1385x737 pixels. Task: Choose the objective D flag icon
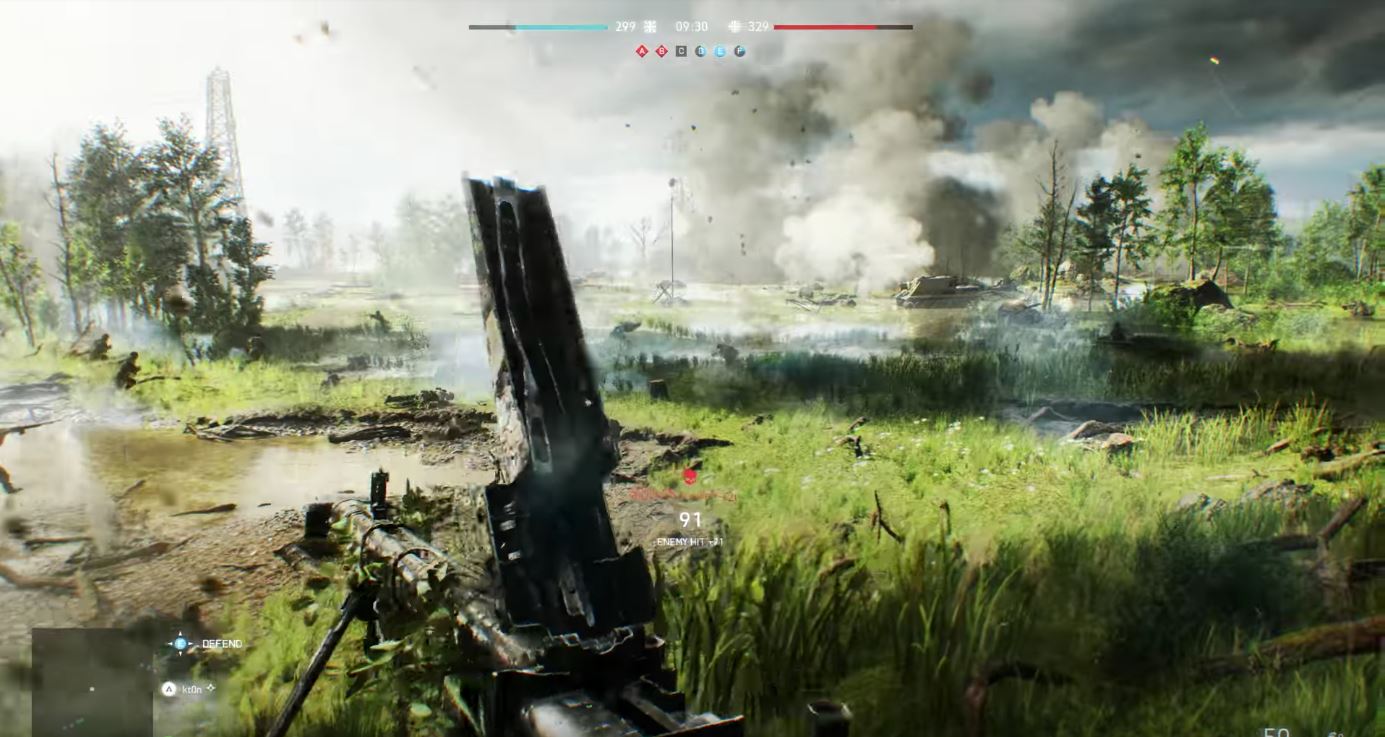click(700, 51)
